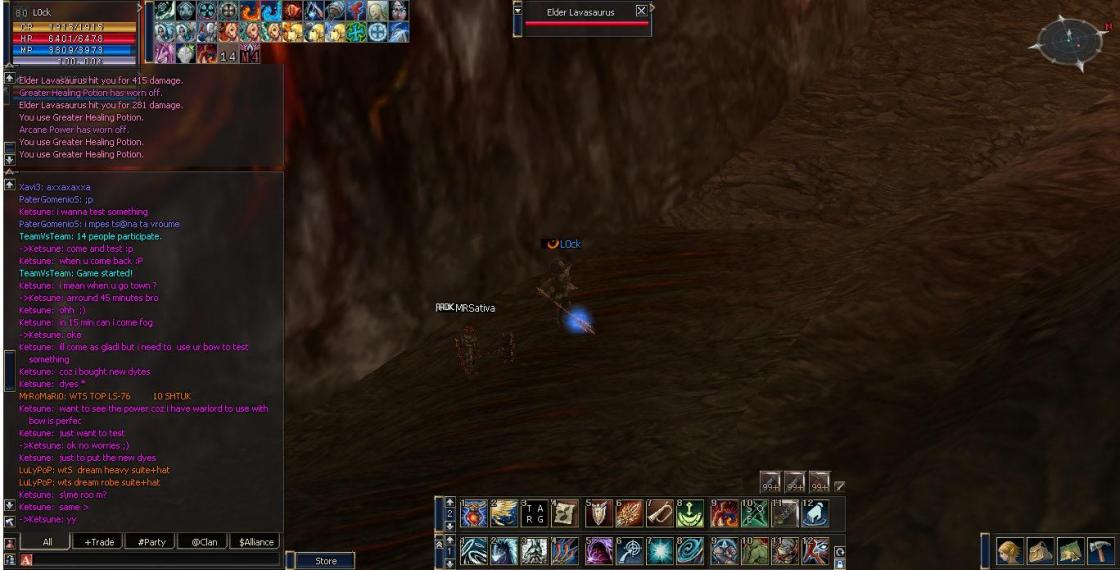Image resolution: width=1120 pixels, height=570 pixels.
Task: Use the green anchor skill slot
Action: [691, 514]
